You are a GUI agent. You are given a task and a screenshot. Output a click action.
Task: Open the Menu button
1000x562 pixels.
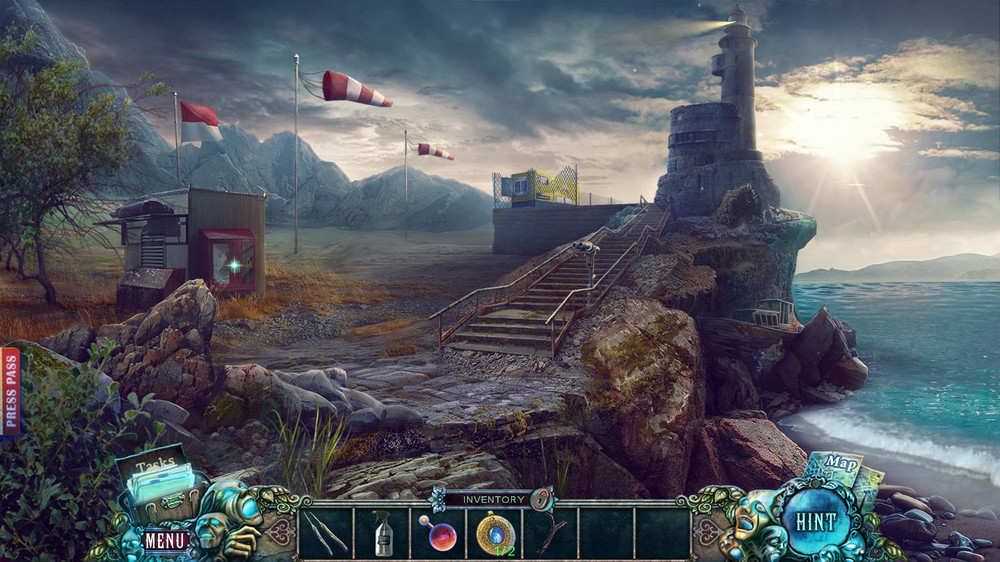(x=164, y=541)
